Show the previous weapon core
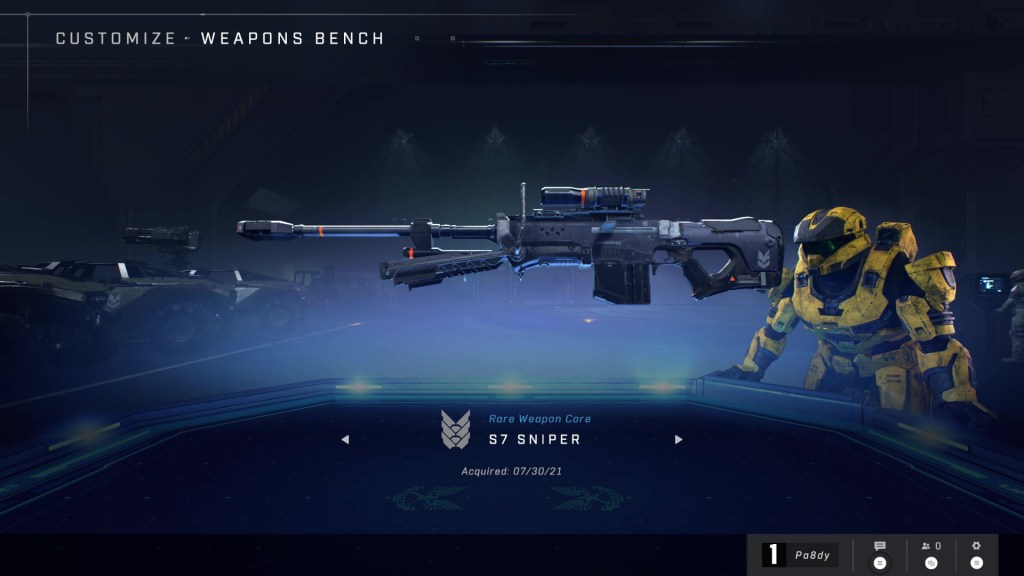Screen dimensions: 1024x576 345,439
